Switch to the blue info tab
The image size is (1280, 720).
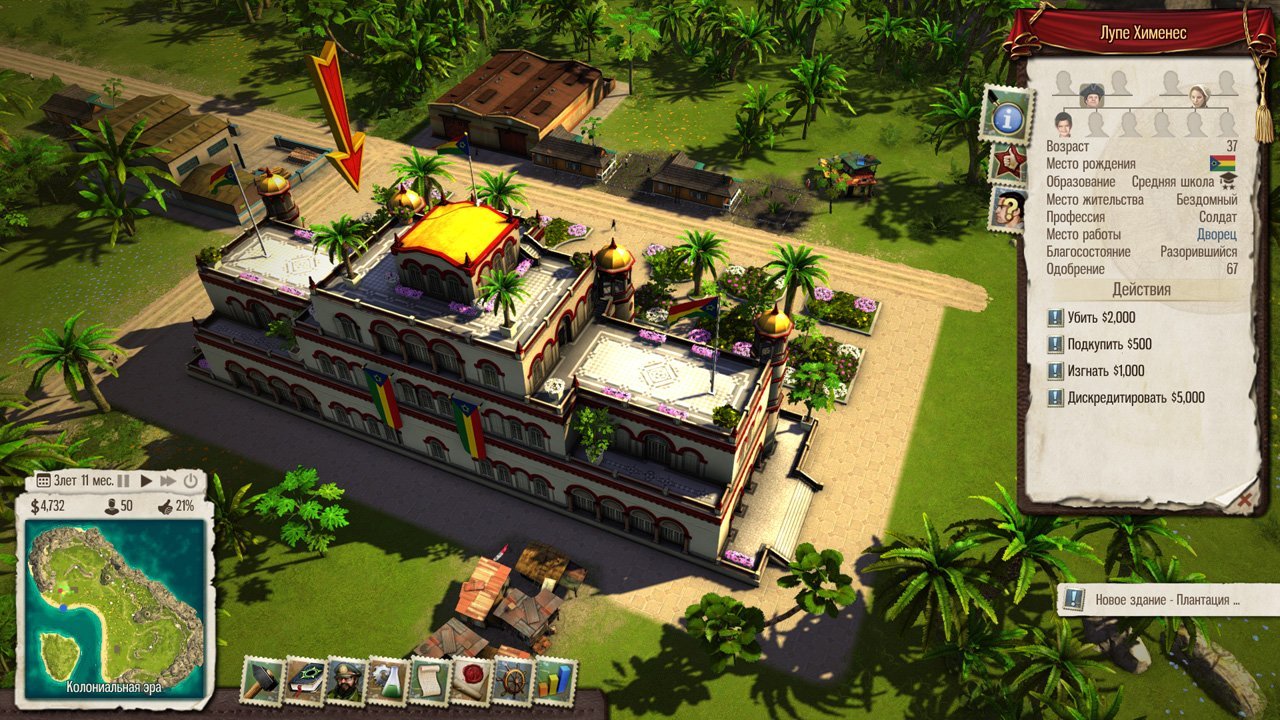(1006, 115)
